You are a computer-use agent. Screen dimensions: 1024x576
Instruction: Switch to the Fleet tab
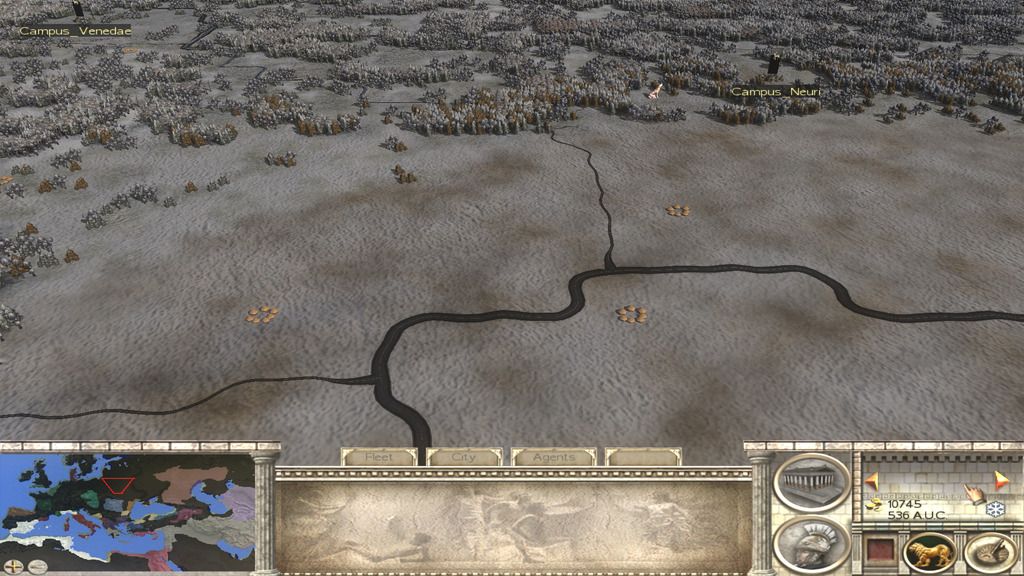(x=379, y=457)
